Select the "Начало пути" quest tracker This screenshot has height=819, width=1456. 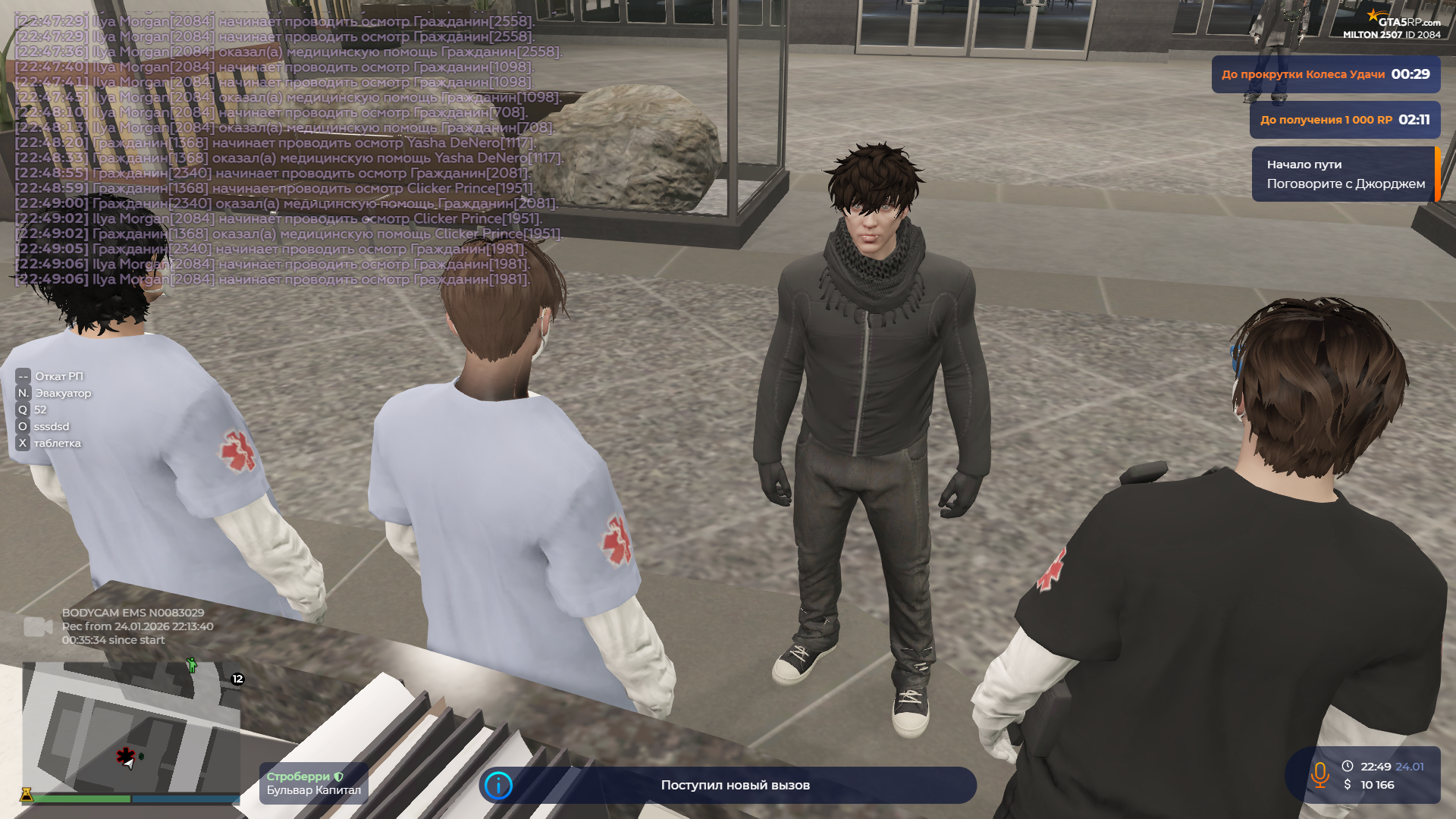1344,174
